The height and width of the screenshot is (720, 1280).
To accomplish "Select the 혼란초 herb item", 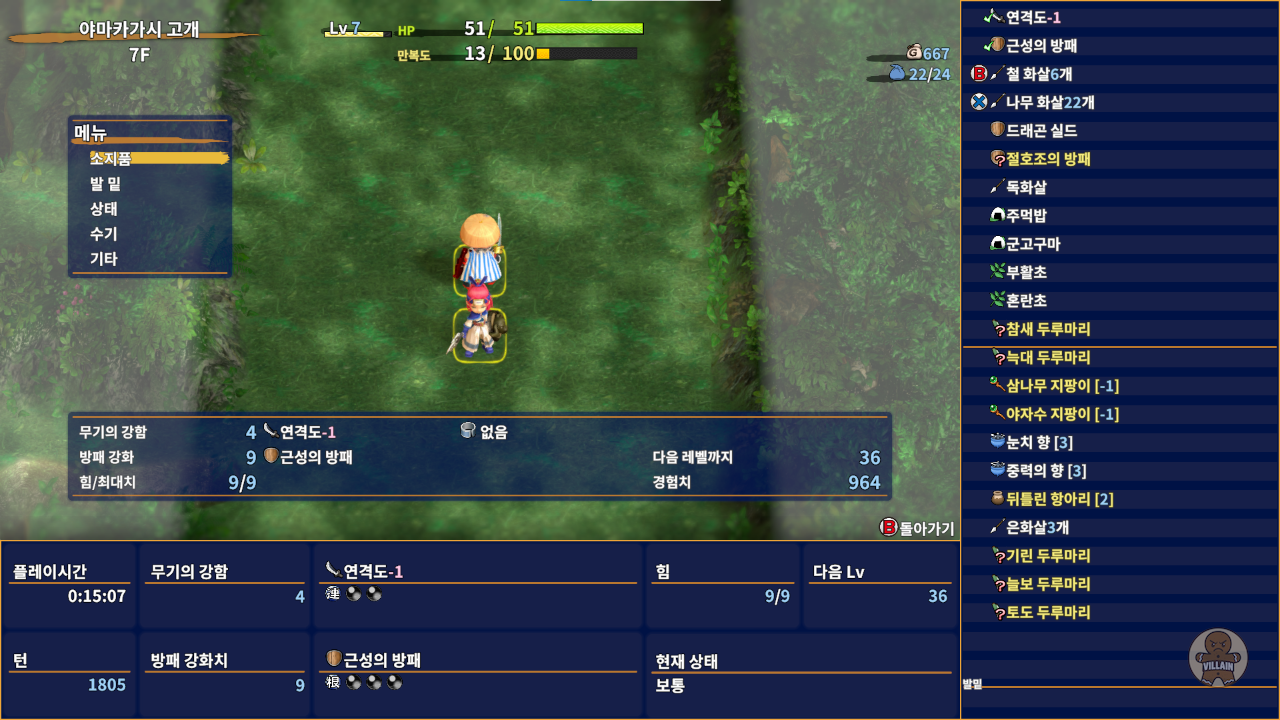I will coord(1025,300).
